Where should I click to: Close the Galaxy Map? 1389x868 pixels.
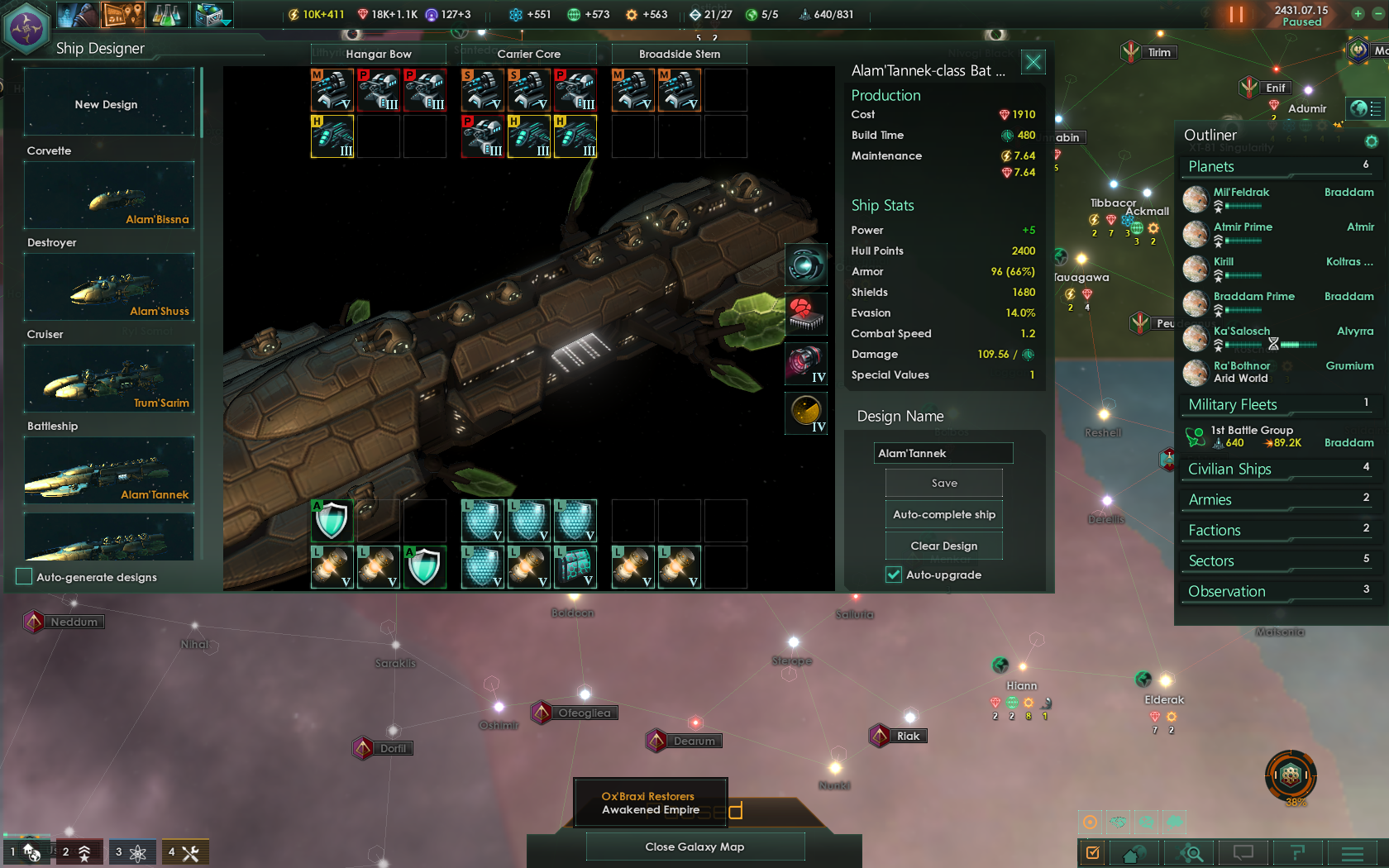pyautogui.click(x=694, y=847)
